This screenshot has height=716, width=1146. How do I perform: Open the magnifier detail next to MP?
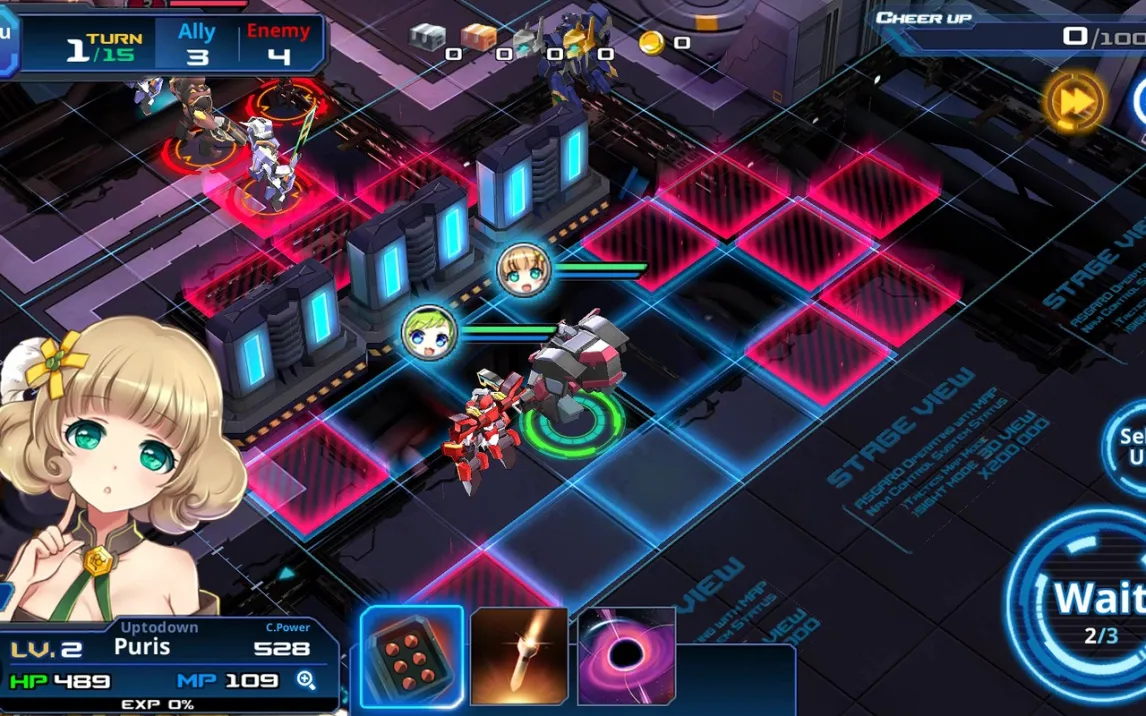[x=307, y=681]
